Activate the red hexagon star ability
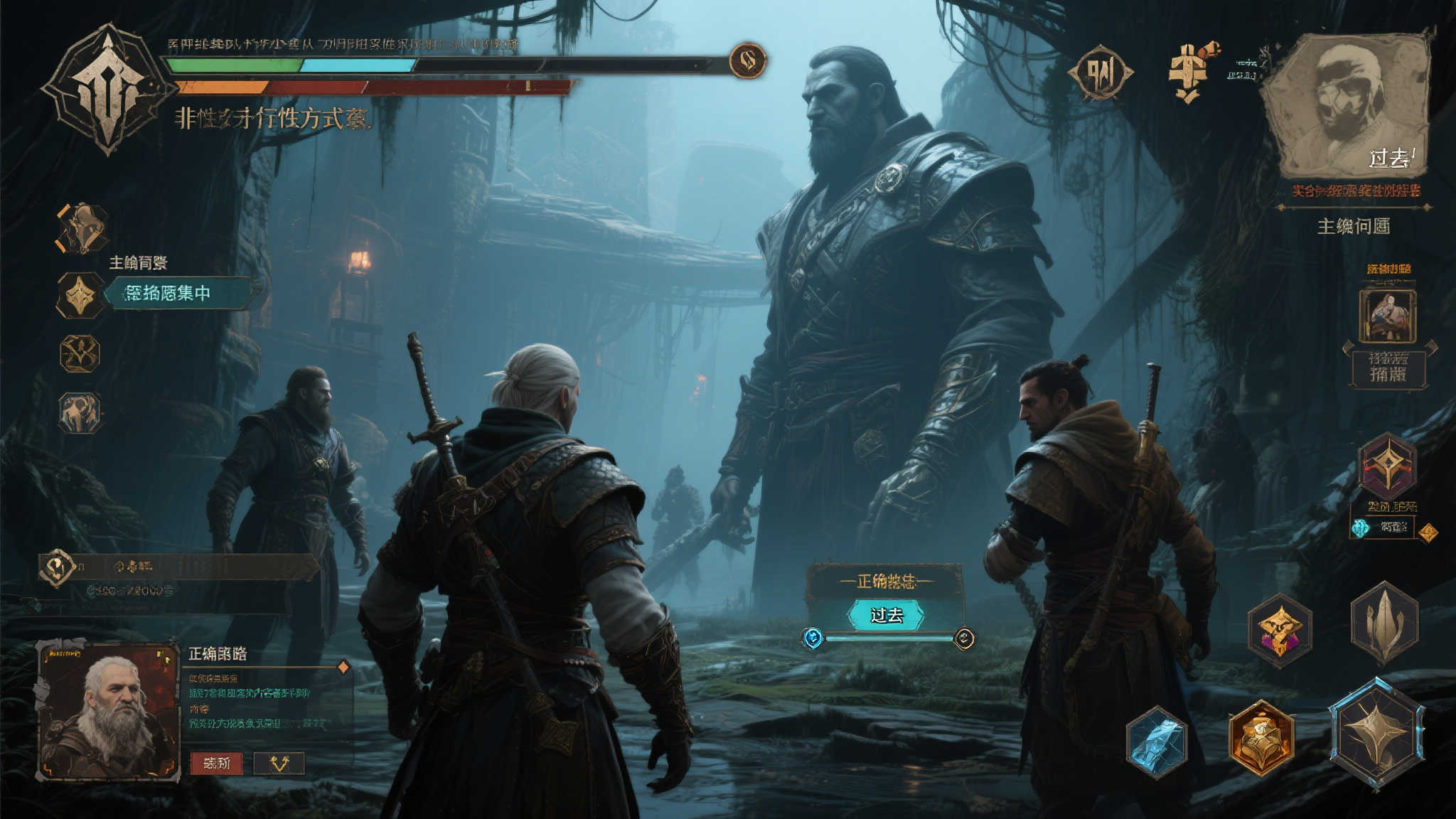 1387,466
